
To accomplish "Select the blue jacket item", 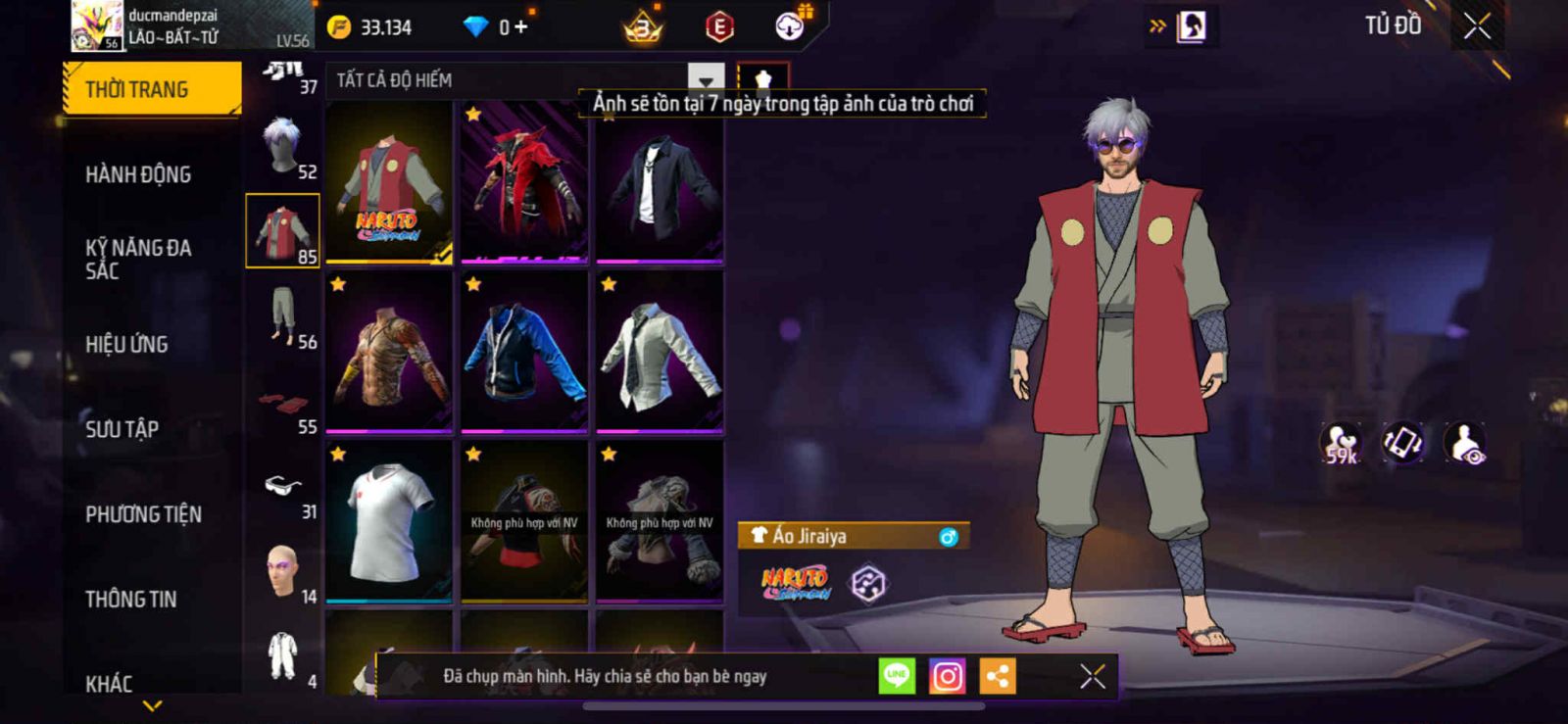I will coord(524,353).
